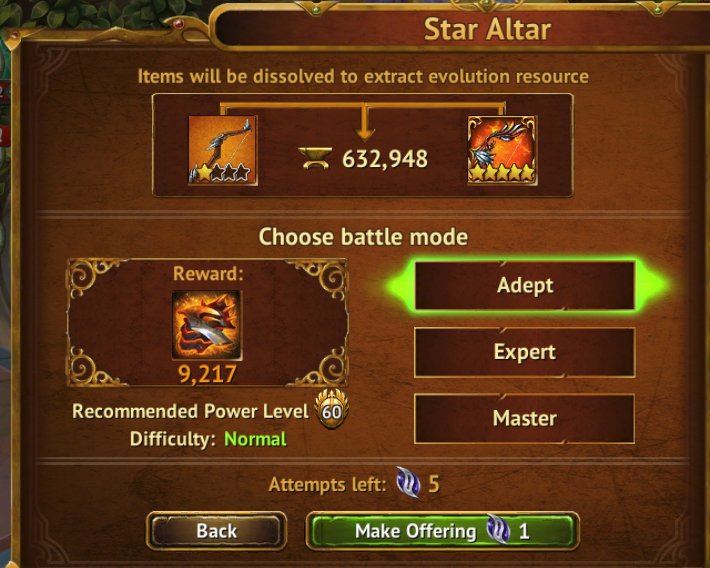Inspect the four-star bow item
The height and width of the screenshot is (568, 710).
pos(502,150)
